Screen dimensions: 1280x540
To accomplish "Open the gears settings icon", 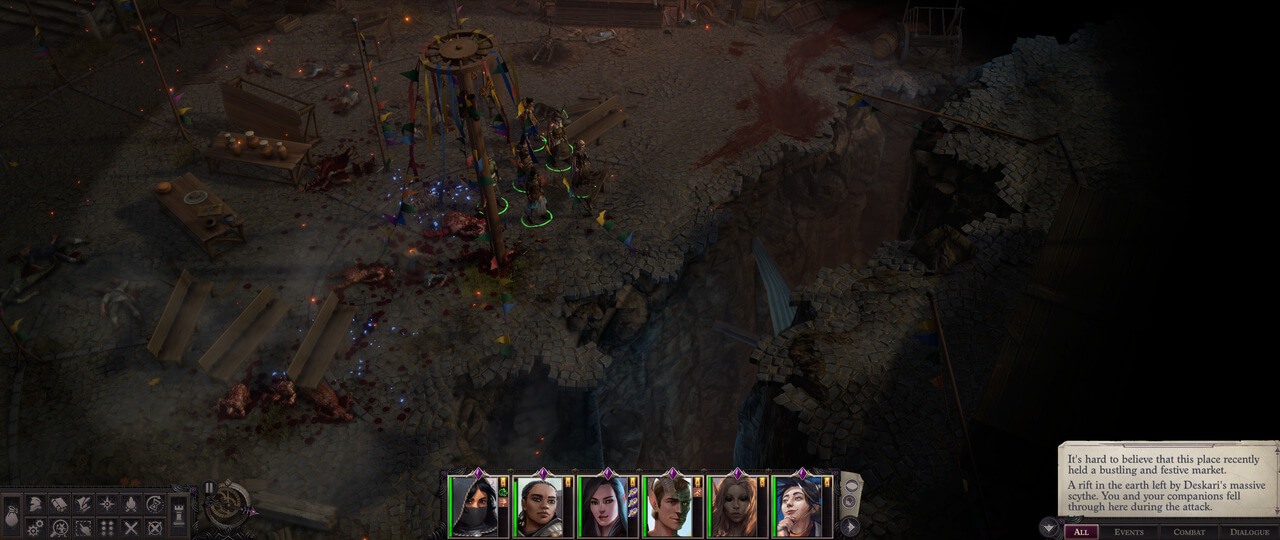I will pyautogui.click(x=35, y=527).
